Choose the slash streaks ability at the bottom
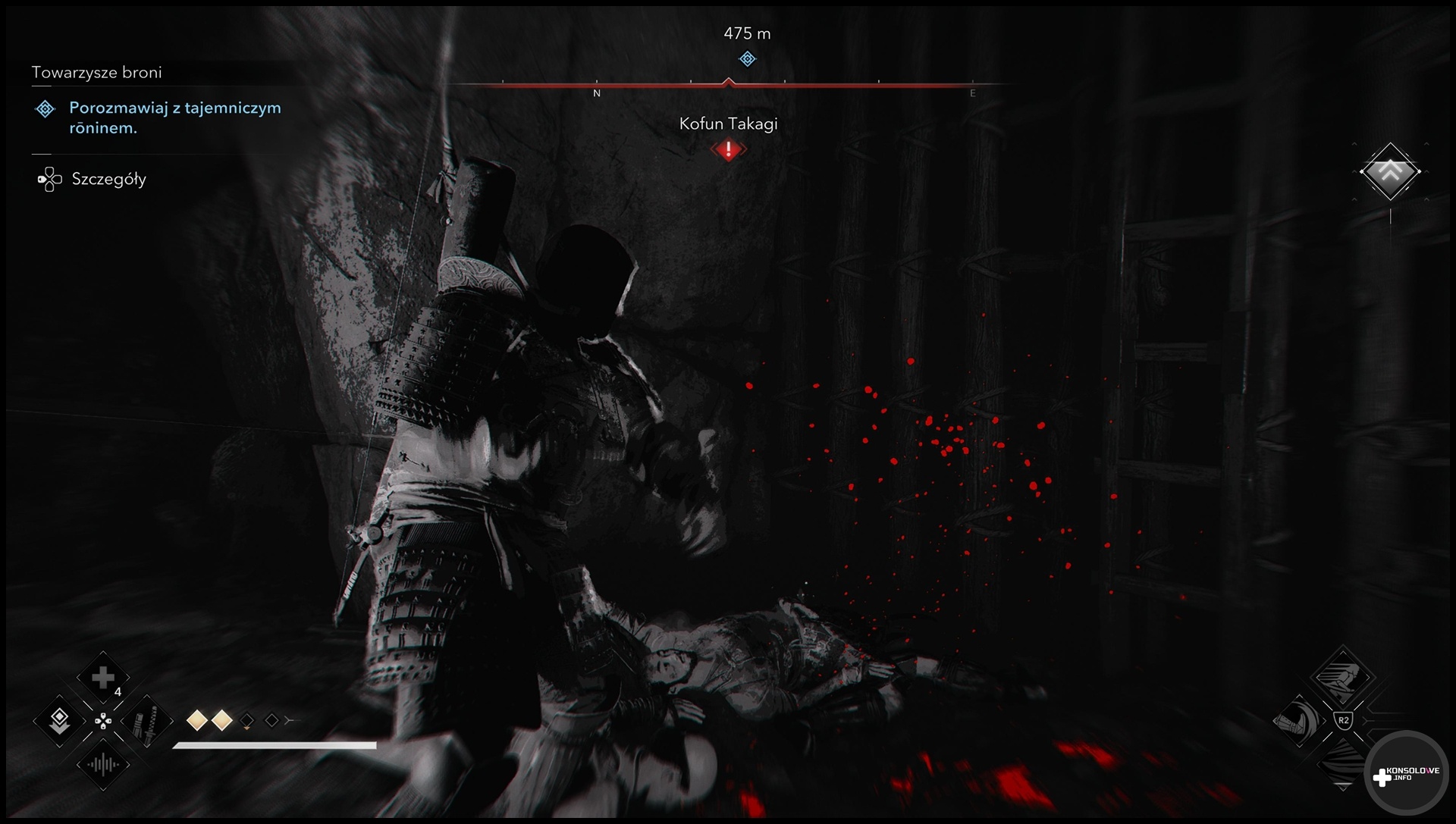This screenshot has width=1456, height=824. [1342, 761]
